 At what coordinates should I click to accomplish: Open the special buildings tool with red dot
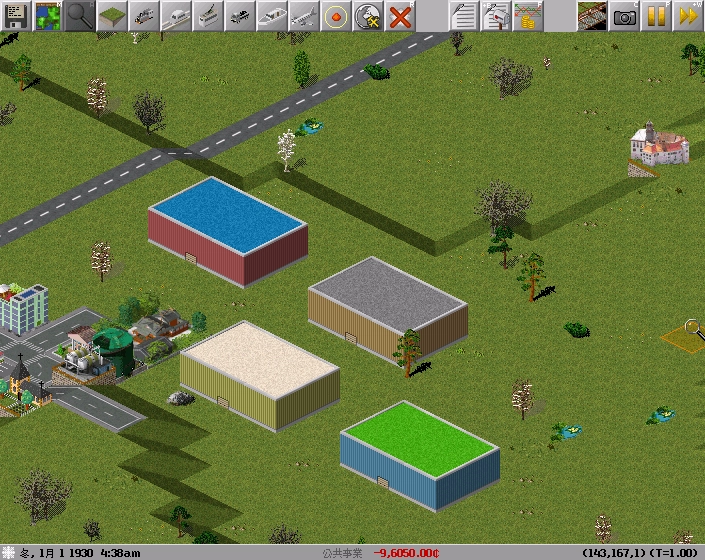pos(336,15)
